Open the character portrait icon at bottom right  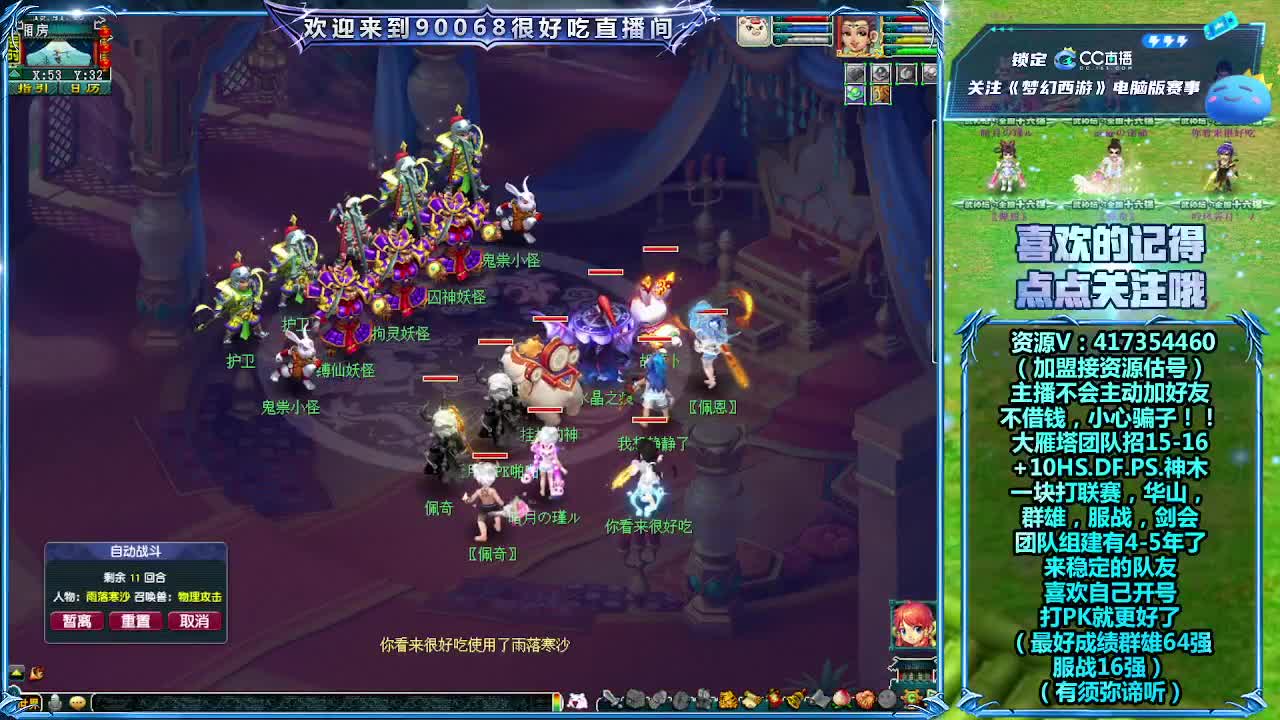point(911,626)
